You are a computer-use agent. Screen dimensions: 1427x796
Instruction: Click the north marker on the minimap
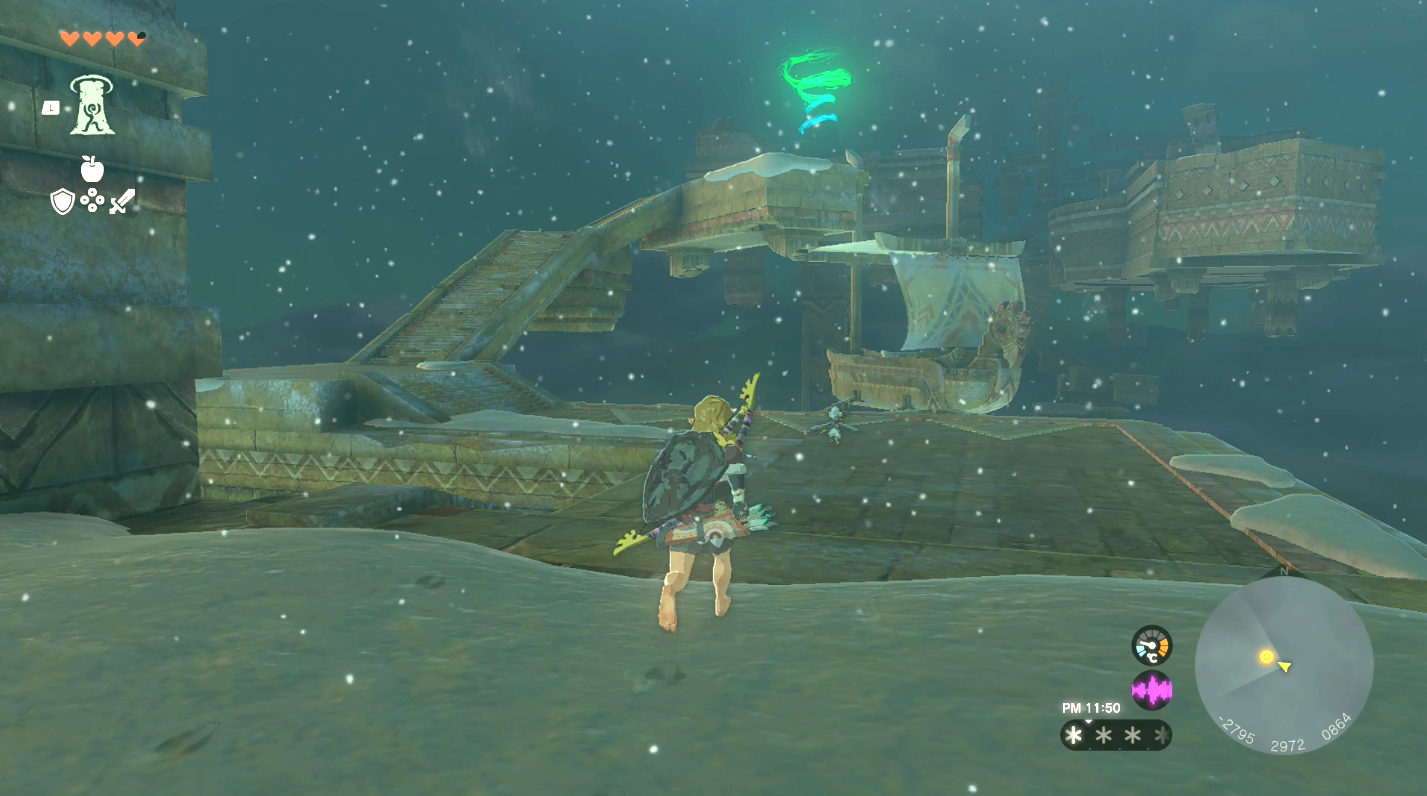(1282, 571)
